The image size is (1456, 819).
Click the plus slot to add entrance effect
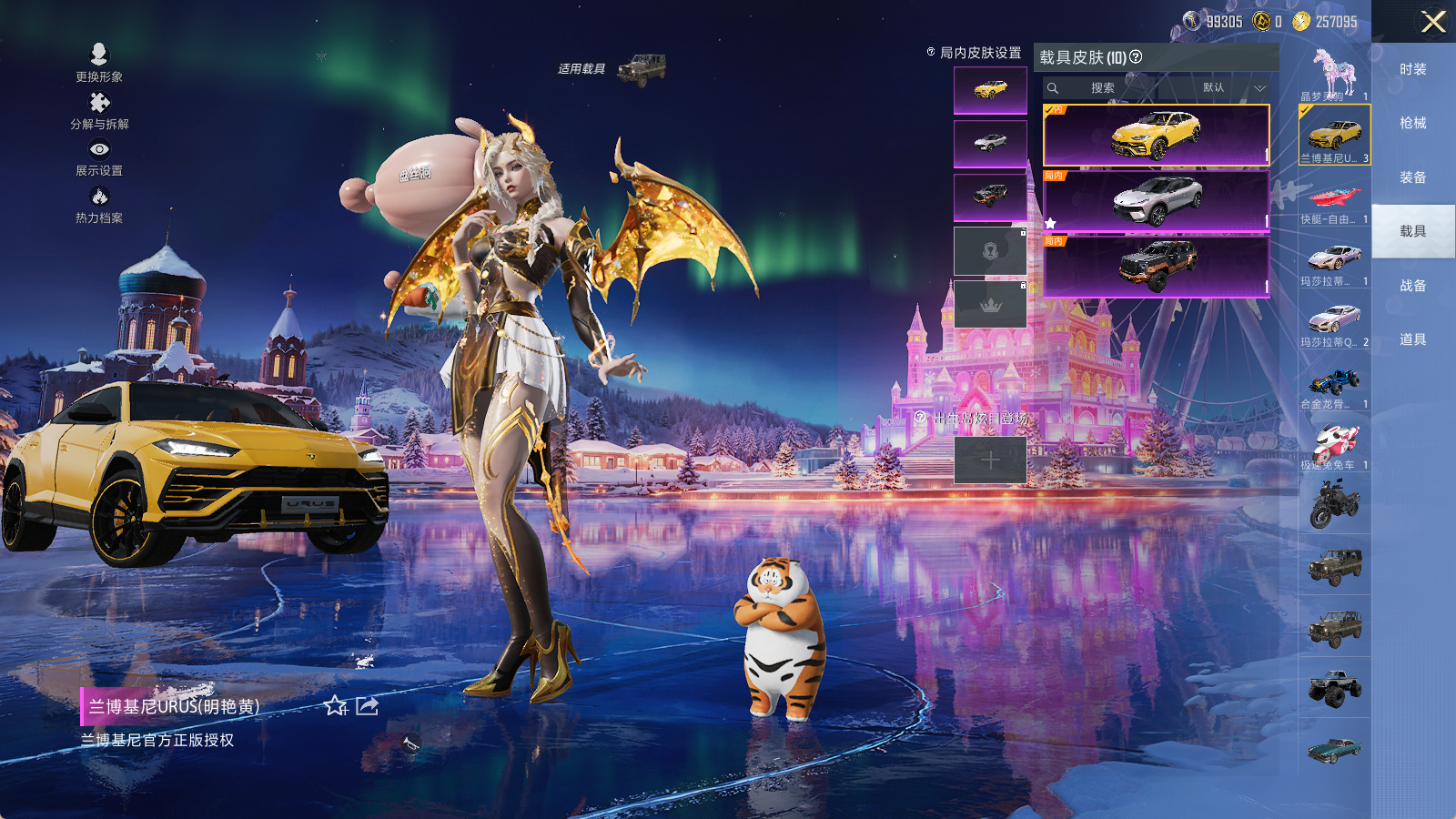click(x=990, y=460)
